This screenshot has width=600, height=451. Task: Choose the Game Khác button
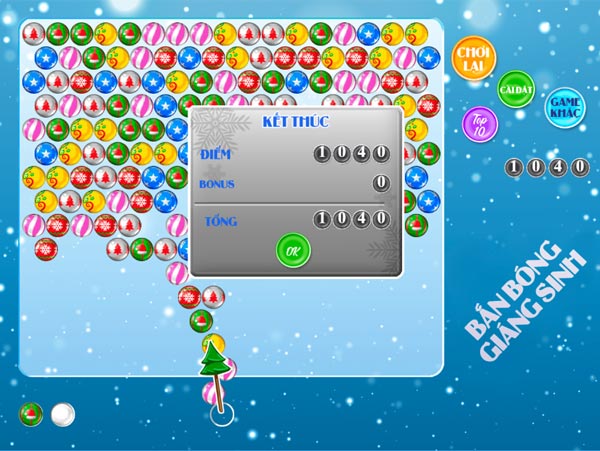(564, 106)
